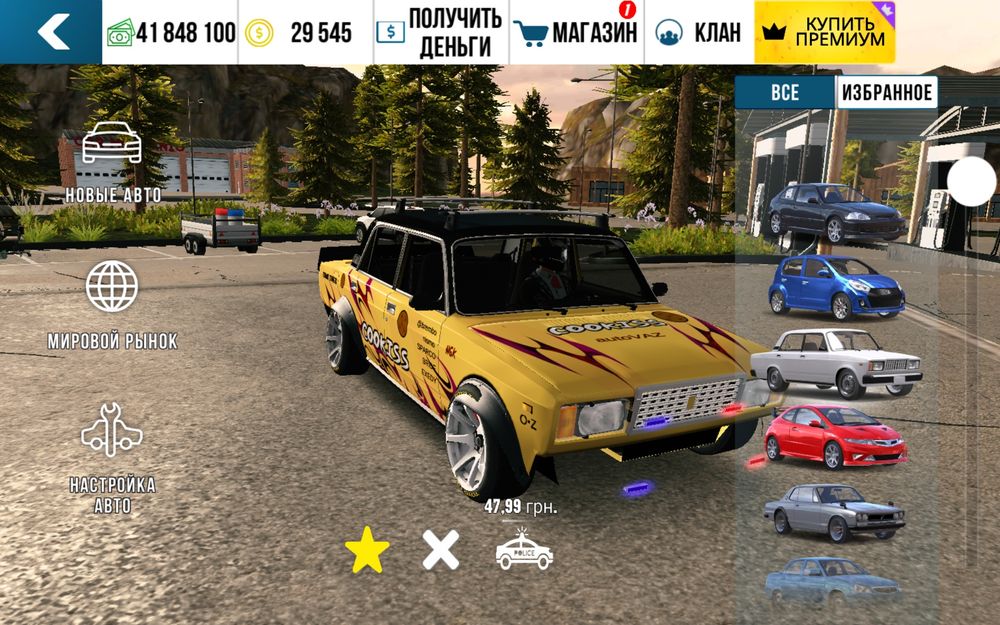Select the police car icon
This screenshot has width=1000, height=625.
pos(524,551)
